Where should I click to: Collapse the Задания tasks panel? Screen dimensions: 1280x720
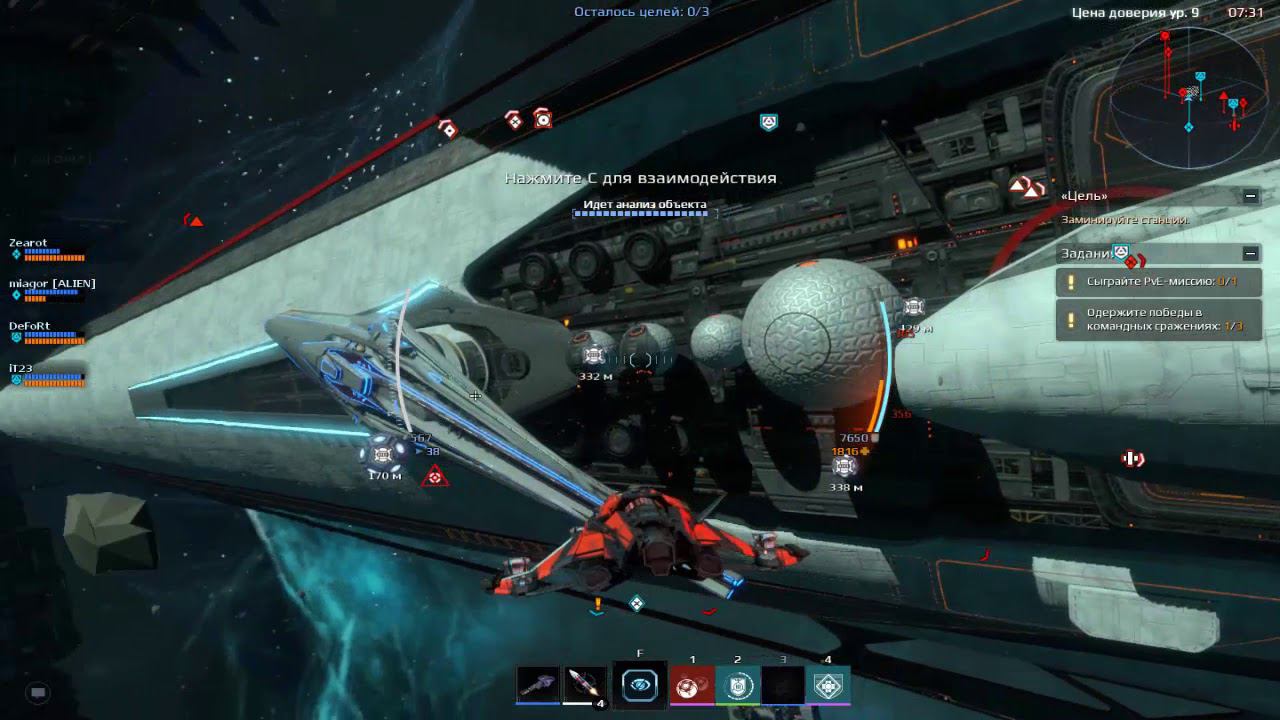(1250, 254)
